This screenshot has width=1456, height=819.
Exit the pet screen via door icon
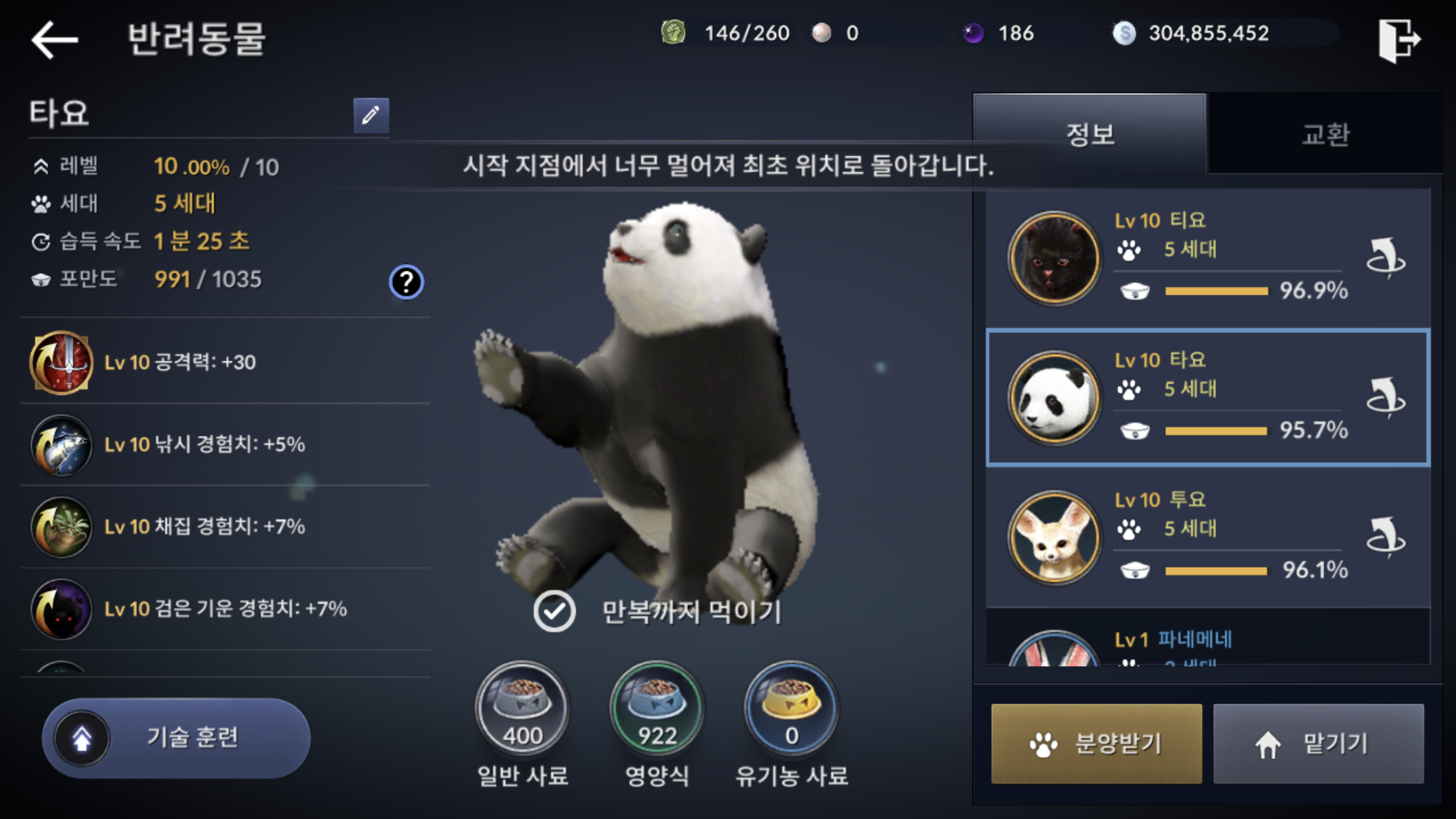(1398, 40)
